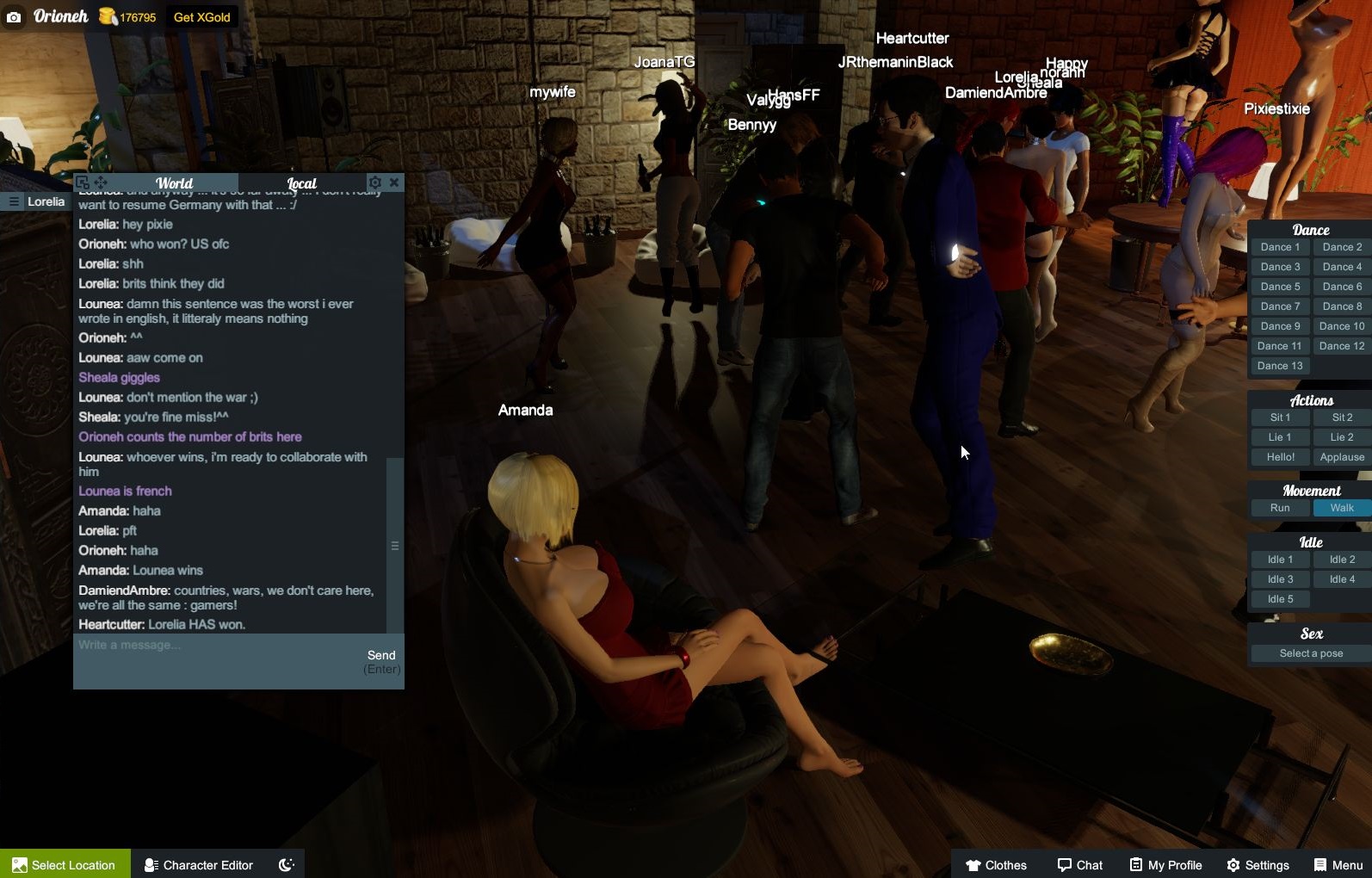Open the Clothes panel

click(996, 864)
